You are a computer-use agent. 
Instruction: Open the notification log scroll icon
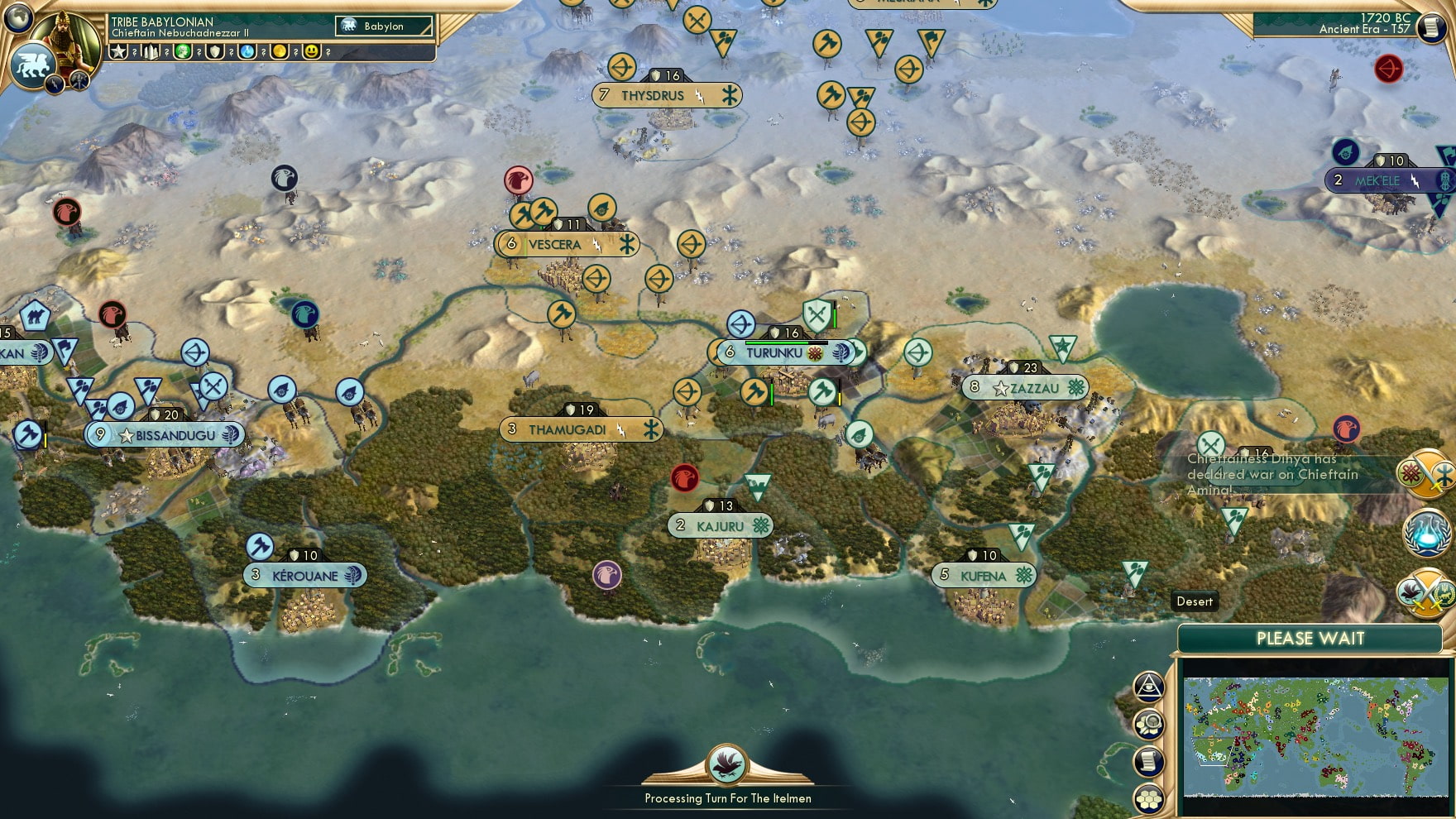pyautogui.click(x=1149, y=759)
